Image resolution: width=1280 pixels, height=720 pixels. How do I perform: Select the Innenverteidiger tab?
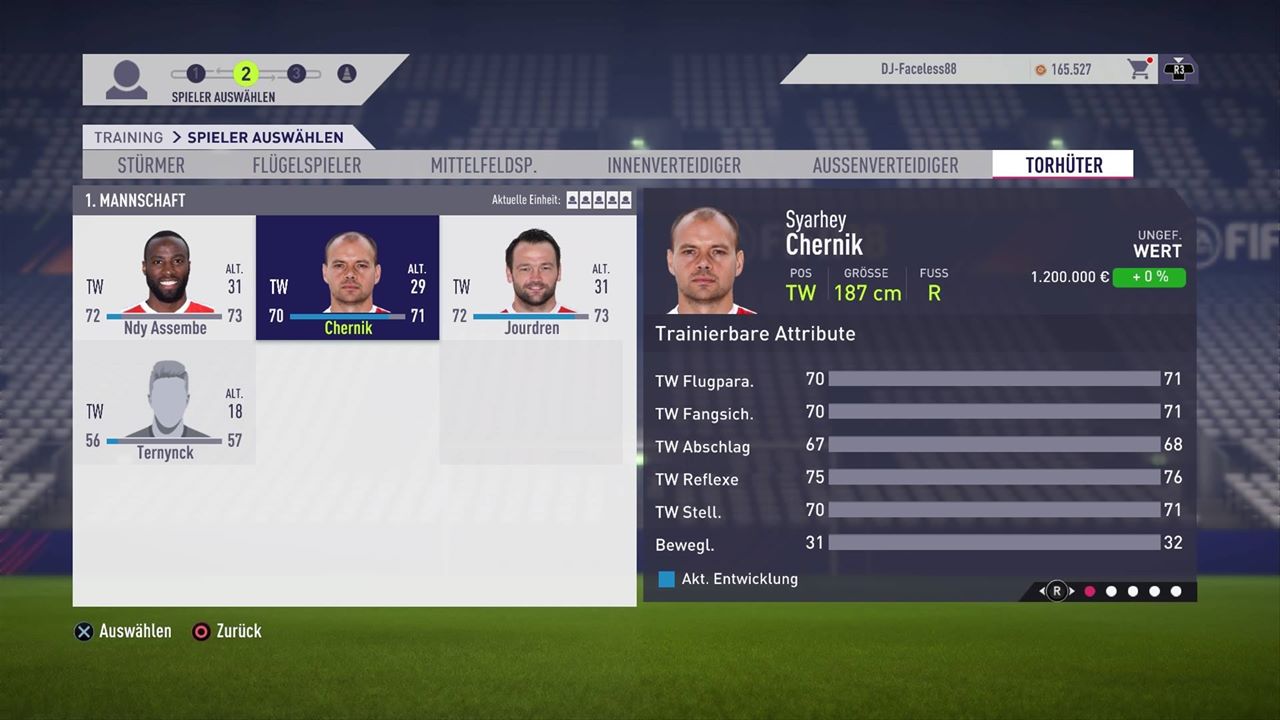pos(674,165)
